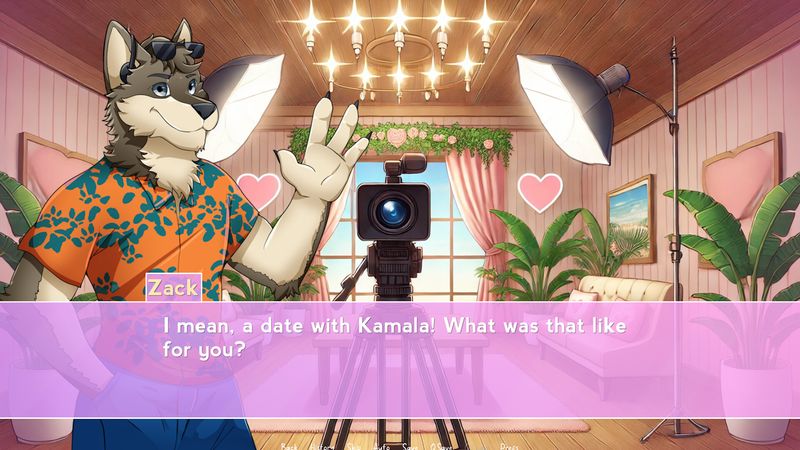Image resolution: width=800 pixels, height=450 pixels.
Task: Click the dialogue text box to continue
Action: pos(400,360)
